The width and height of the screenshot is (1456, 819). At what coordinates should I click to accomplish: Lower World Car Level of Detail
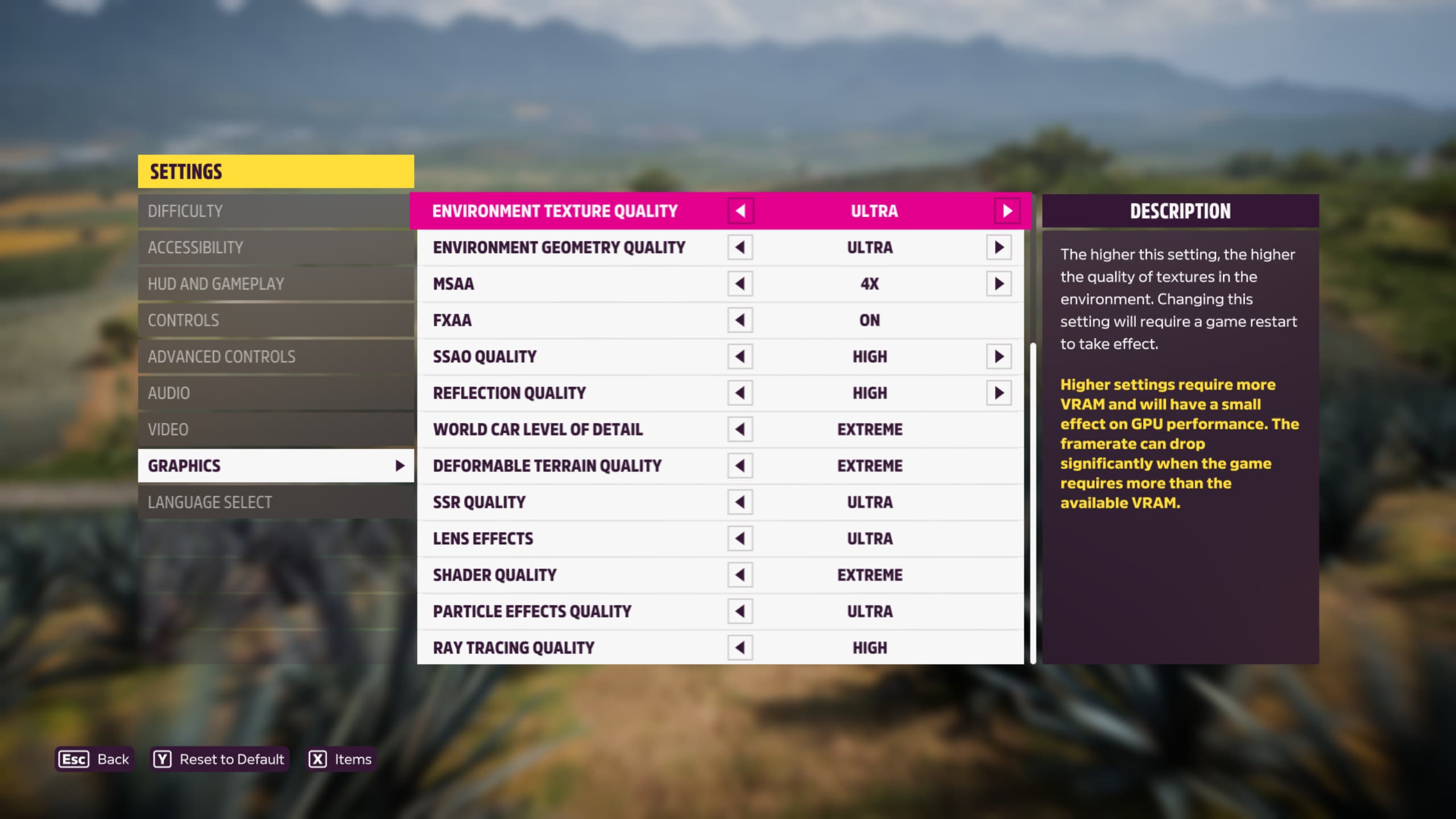(740, 429)
